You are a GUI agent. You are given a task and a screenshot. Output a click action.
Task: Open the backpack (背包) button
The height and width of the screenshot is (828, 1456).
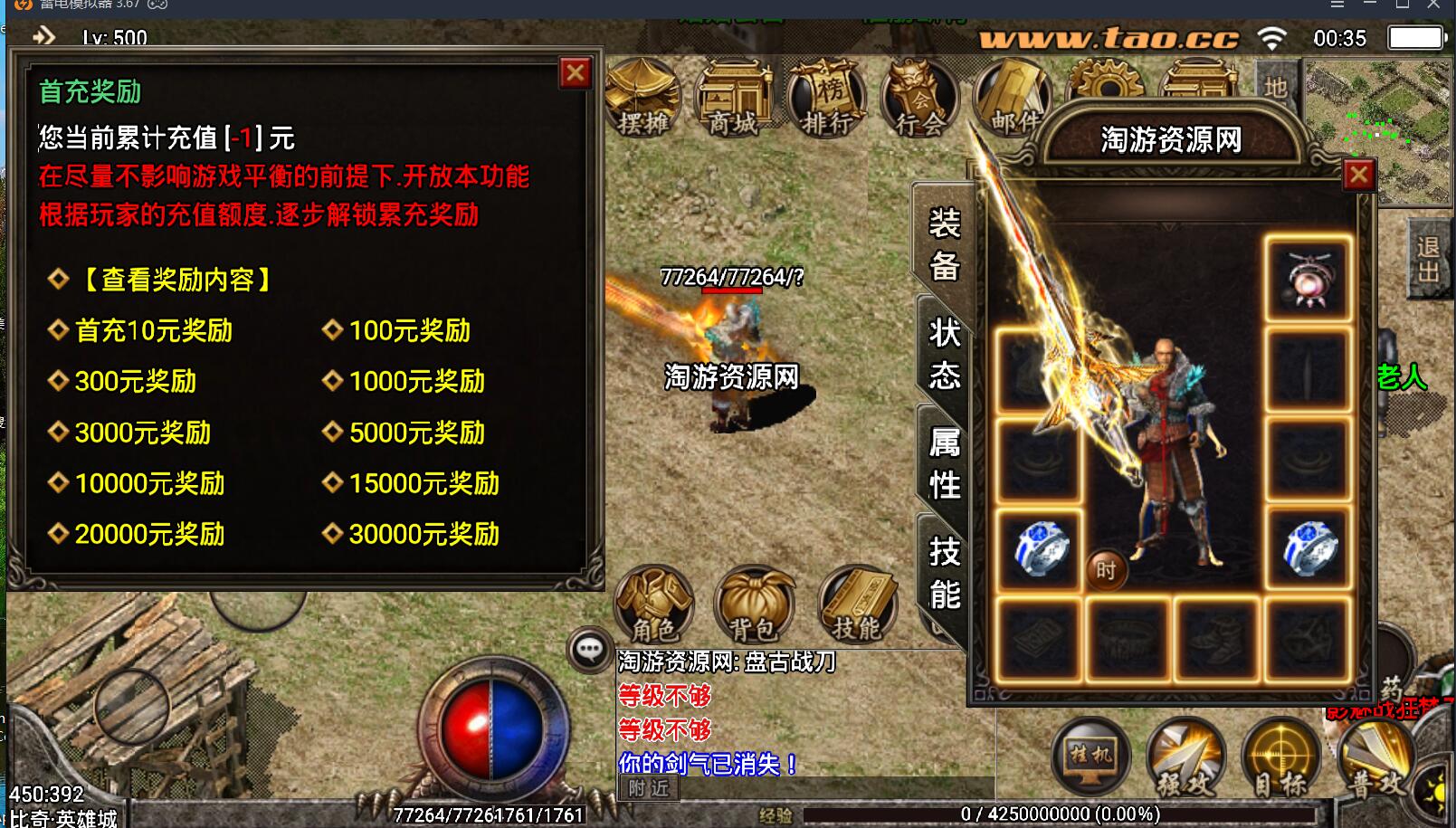click(x=754, y=604)
